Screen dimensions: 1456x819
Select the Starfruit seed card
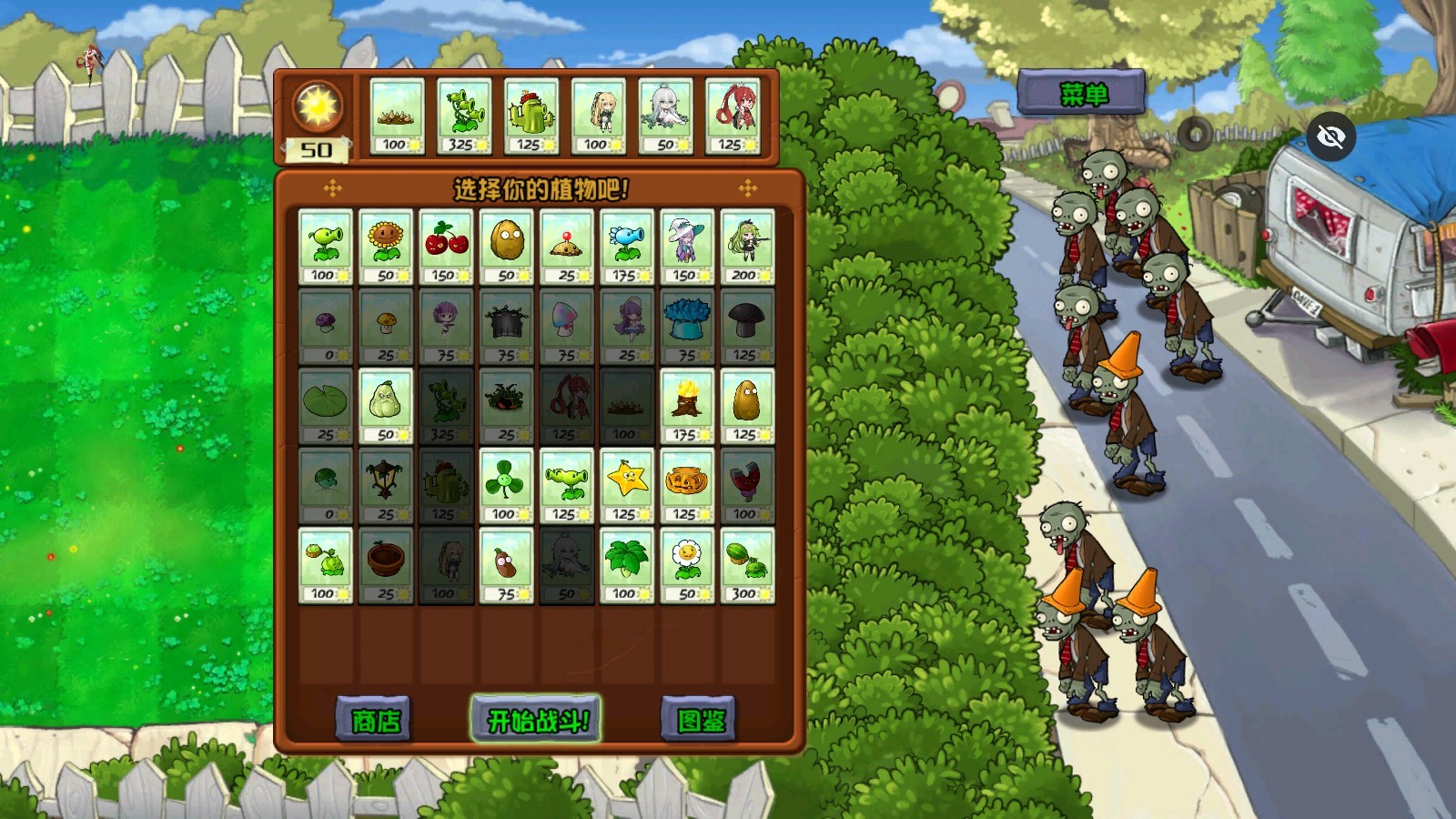coord(626,485)
